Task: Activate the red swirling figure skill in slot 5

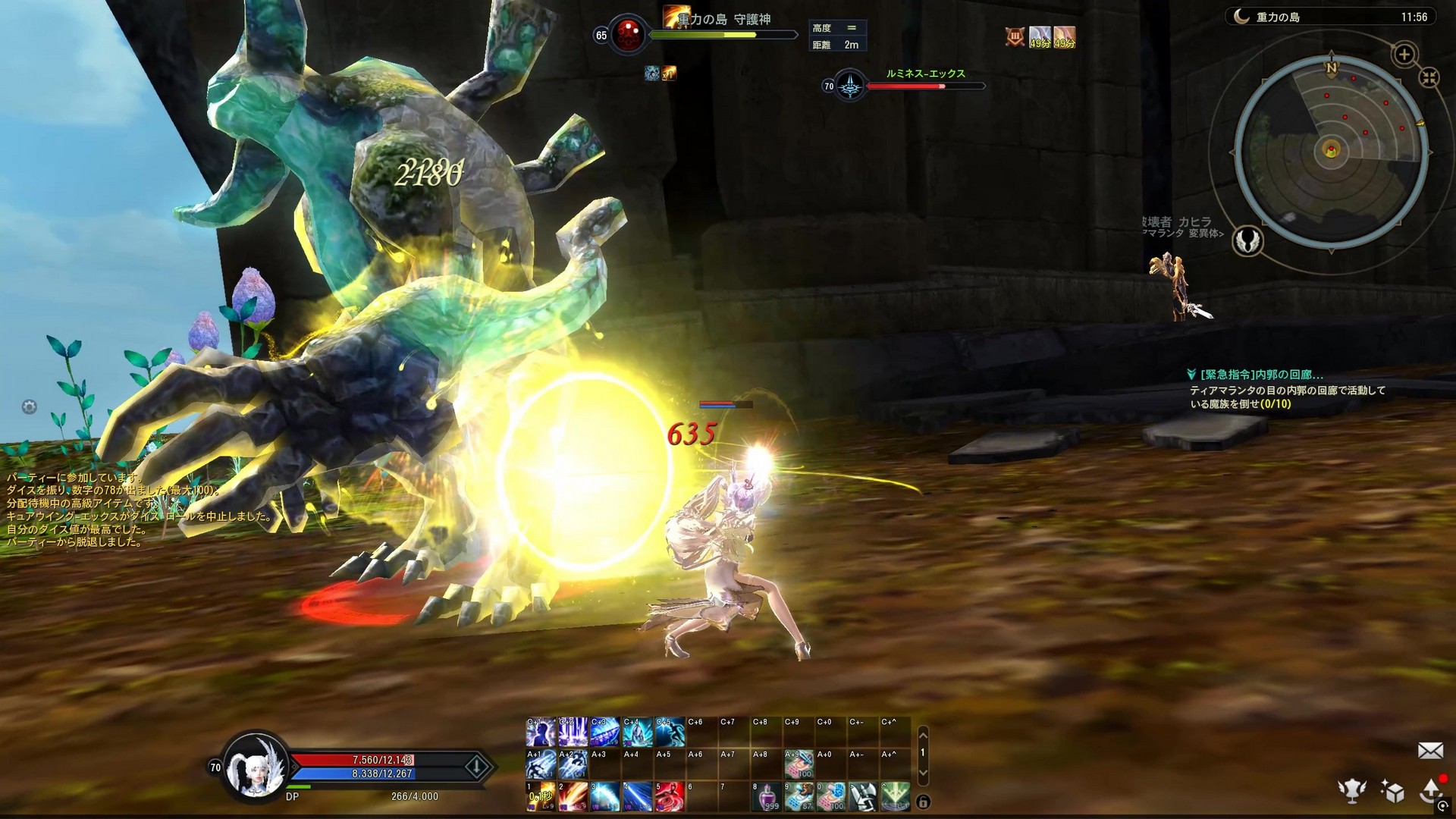Action: 669,796
